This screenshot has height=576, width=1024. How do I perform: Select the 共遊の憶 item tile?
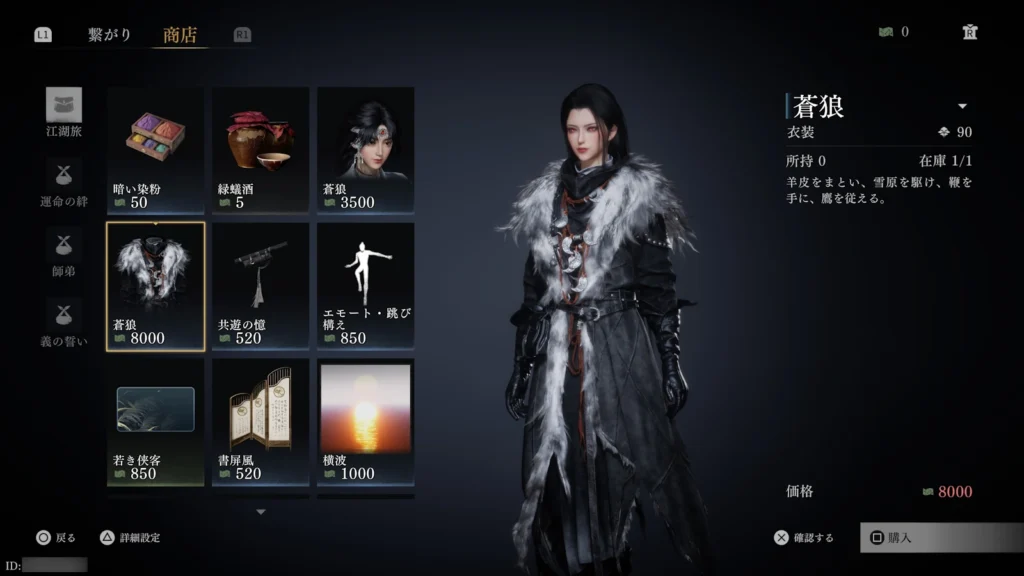tap(260, 286)
